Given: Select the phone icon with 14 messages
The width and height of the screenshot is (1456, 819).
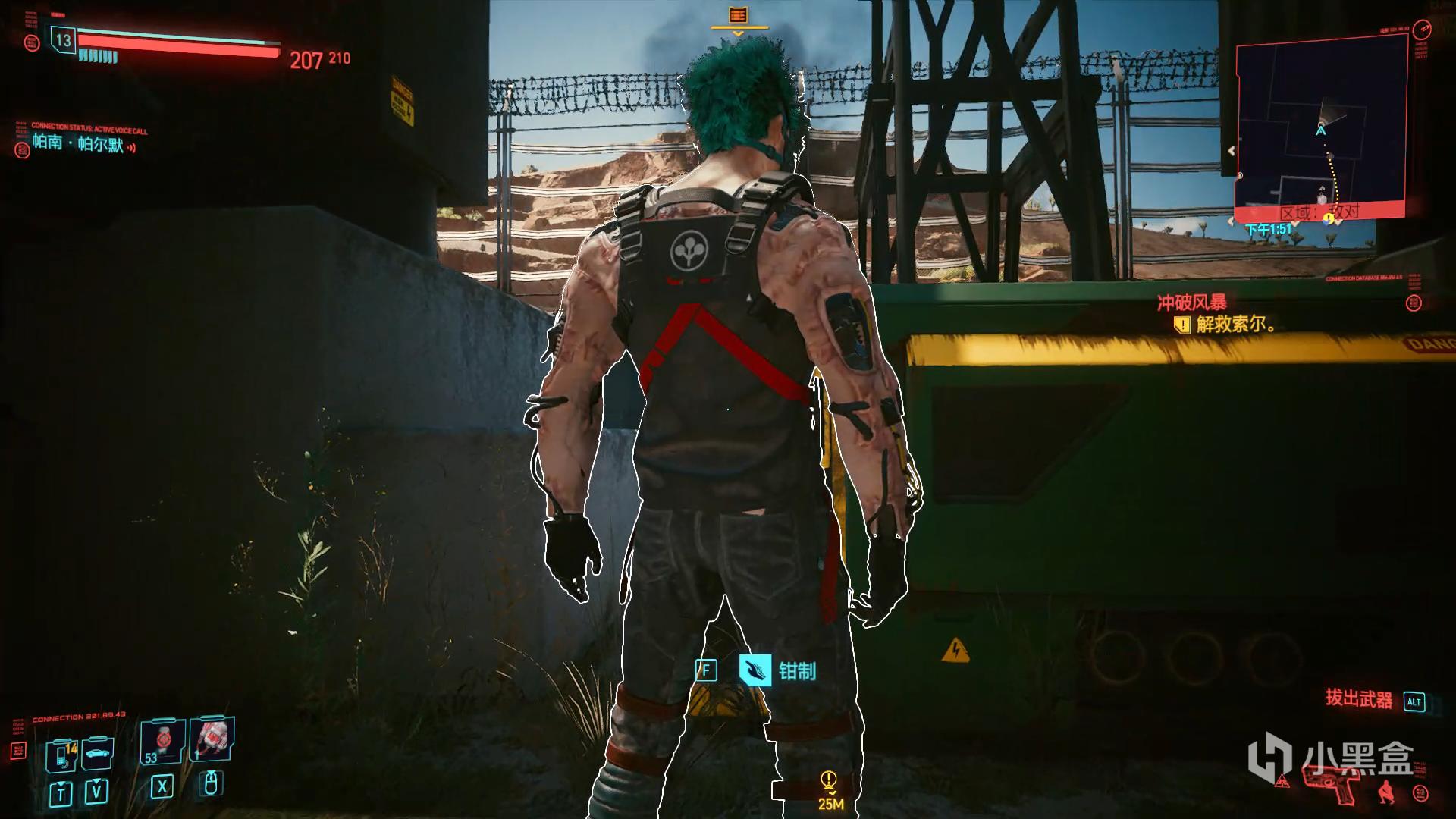Looking at the screenshot, I should click(61, 755).
